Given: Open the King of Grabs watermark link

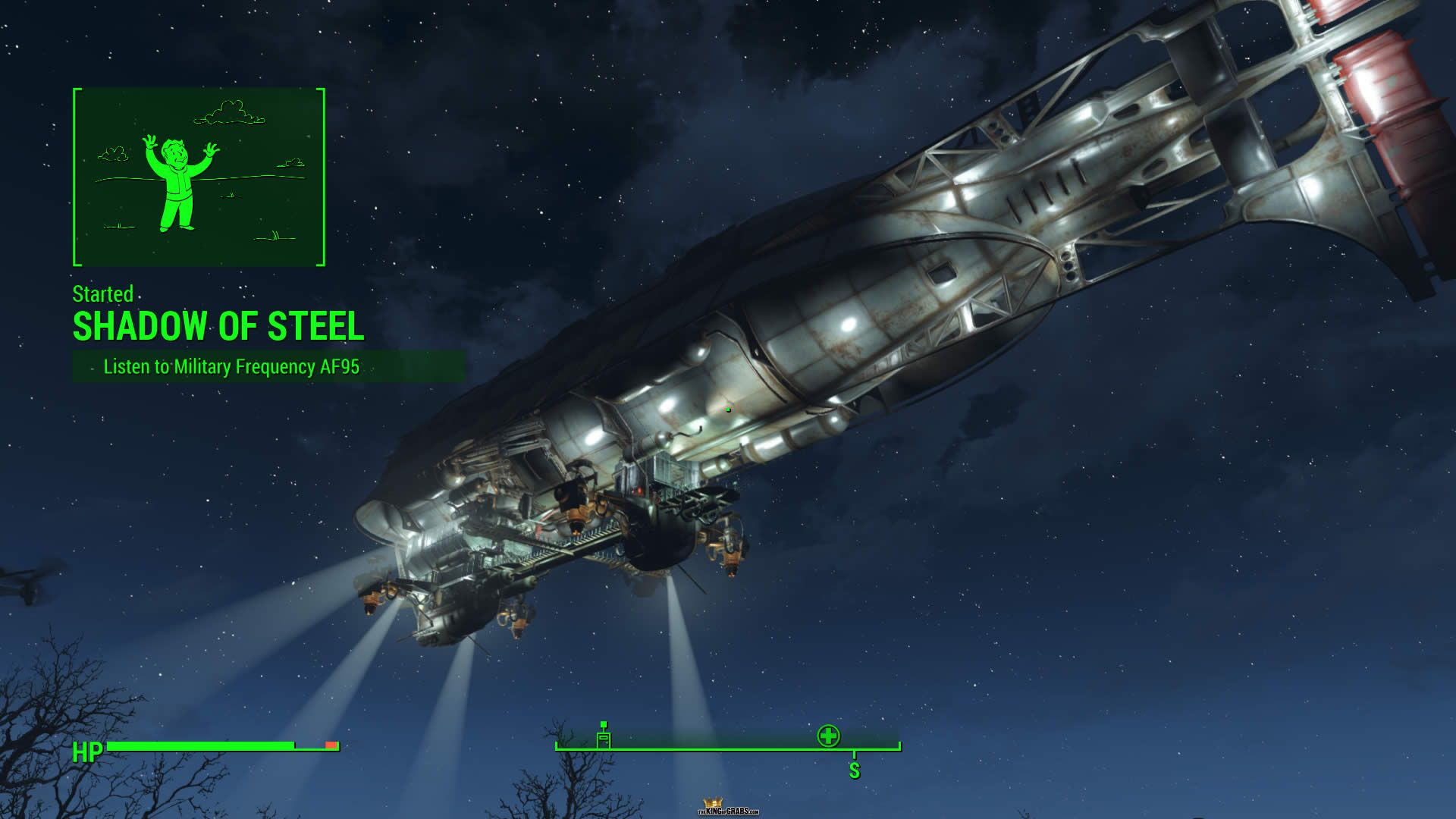Looking at the screenshot, I should point(728,808).
